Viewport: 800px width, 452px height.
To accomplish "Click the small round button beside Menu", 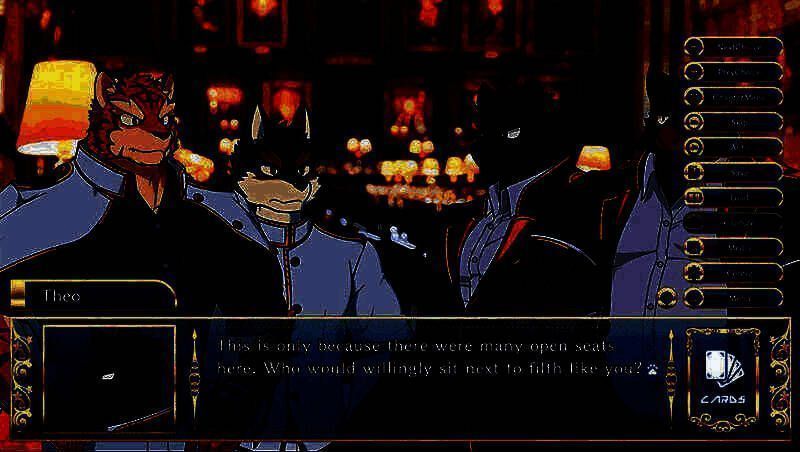I will (x=668, y=297).
